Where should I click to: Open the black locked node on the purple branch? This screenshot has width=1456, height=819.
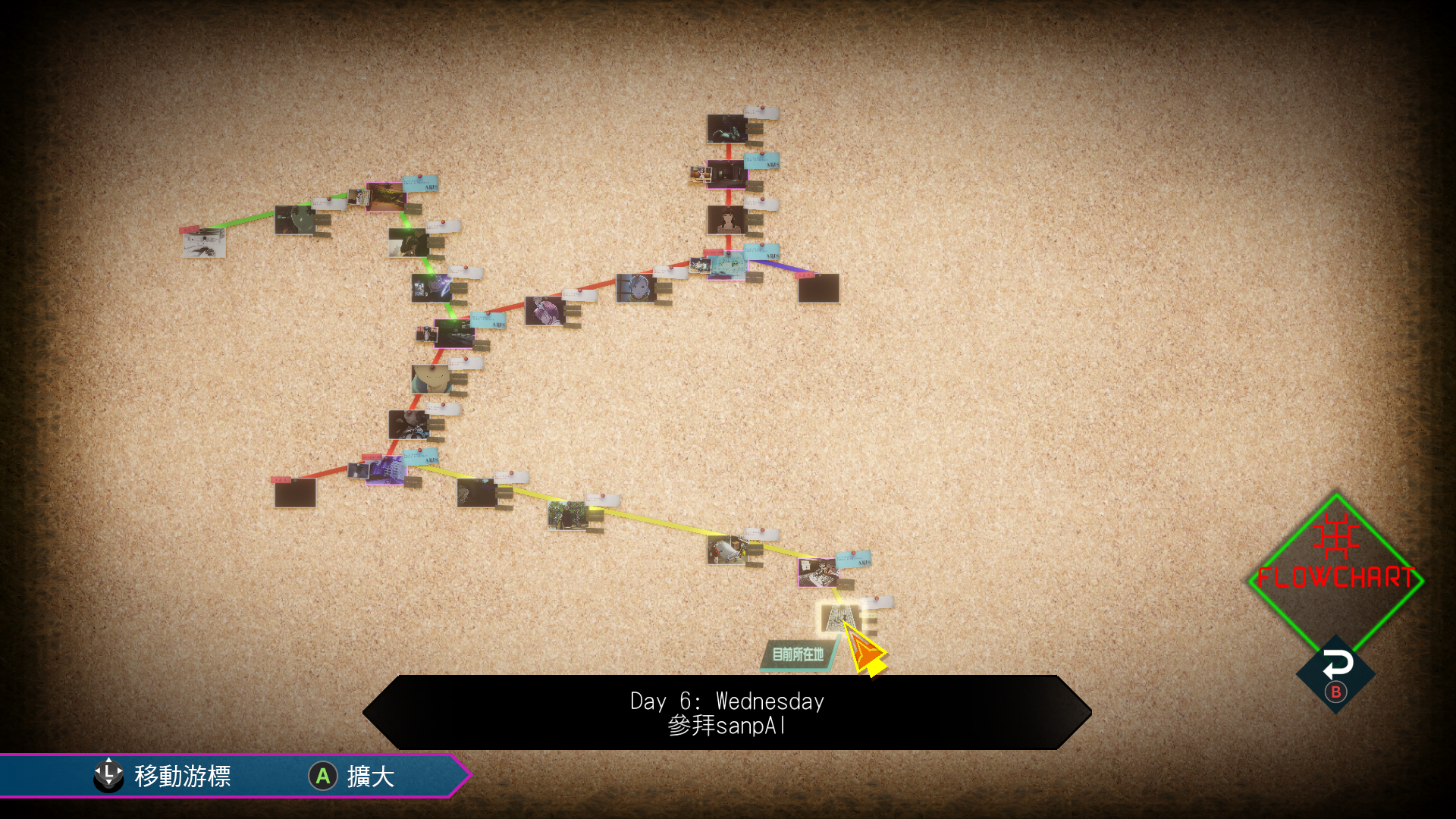pyautogui.click(x=818, y=288)
